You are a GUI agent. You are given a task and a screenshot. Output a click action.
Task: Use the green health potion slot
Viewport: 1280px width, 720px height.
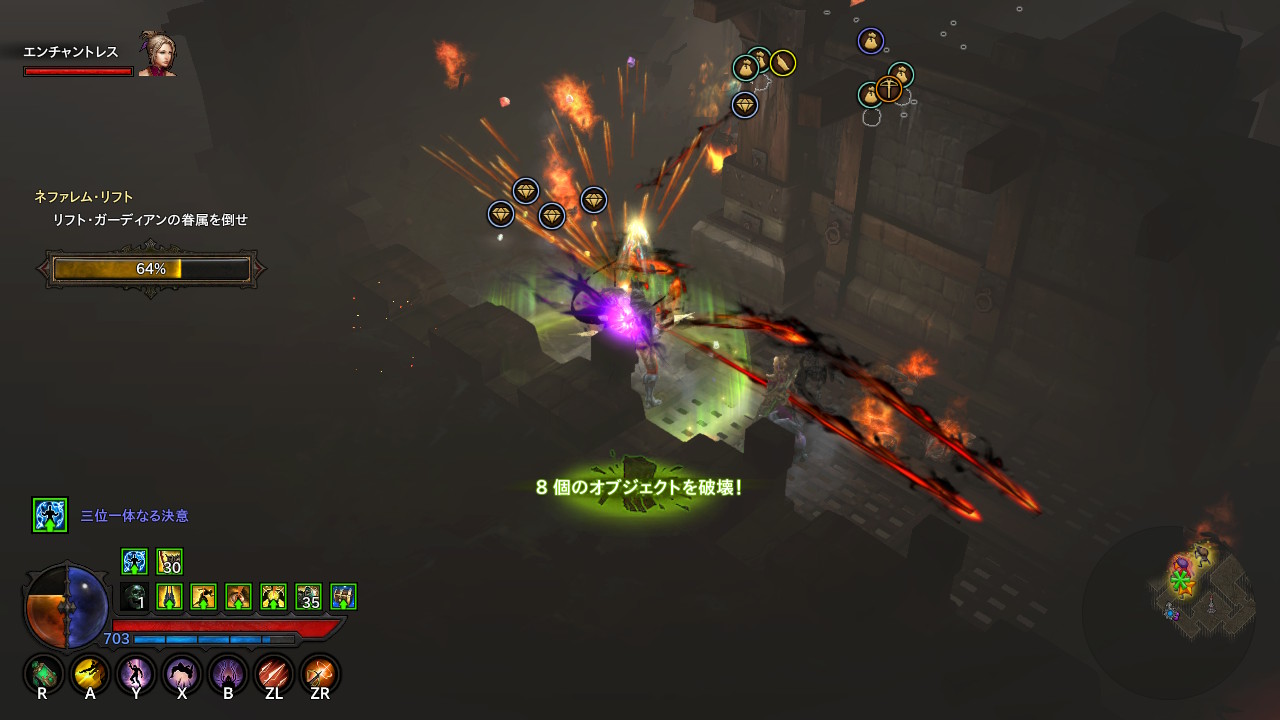click(43, 674)
